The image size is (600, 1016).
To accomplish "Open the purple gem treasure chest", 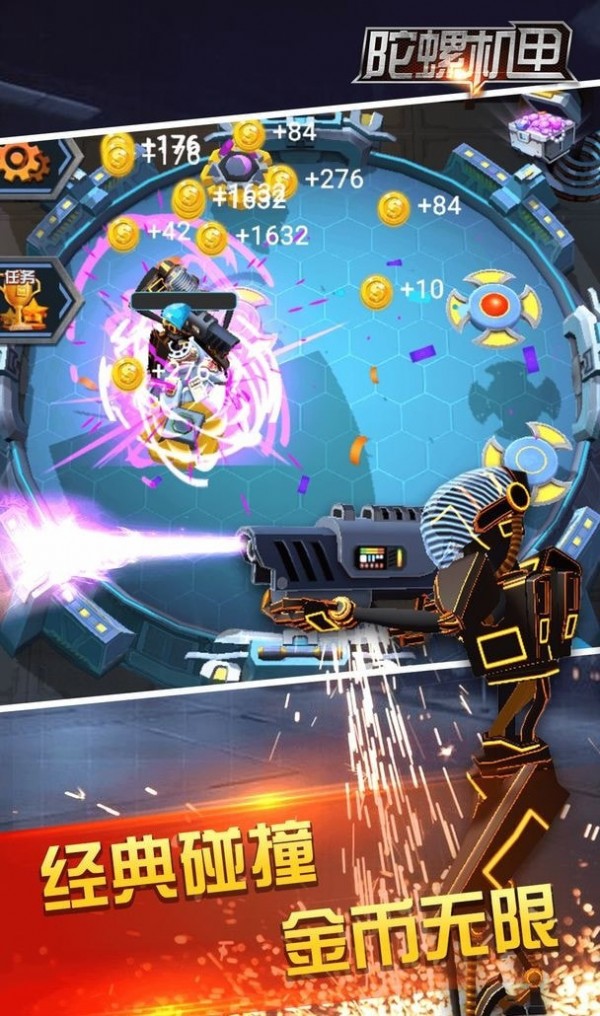I will click(544, 130).
